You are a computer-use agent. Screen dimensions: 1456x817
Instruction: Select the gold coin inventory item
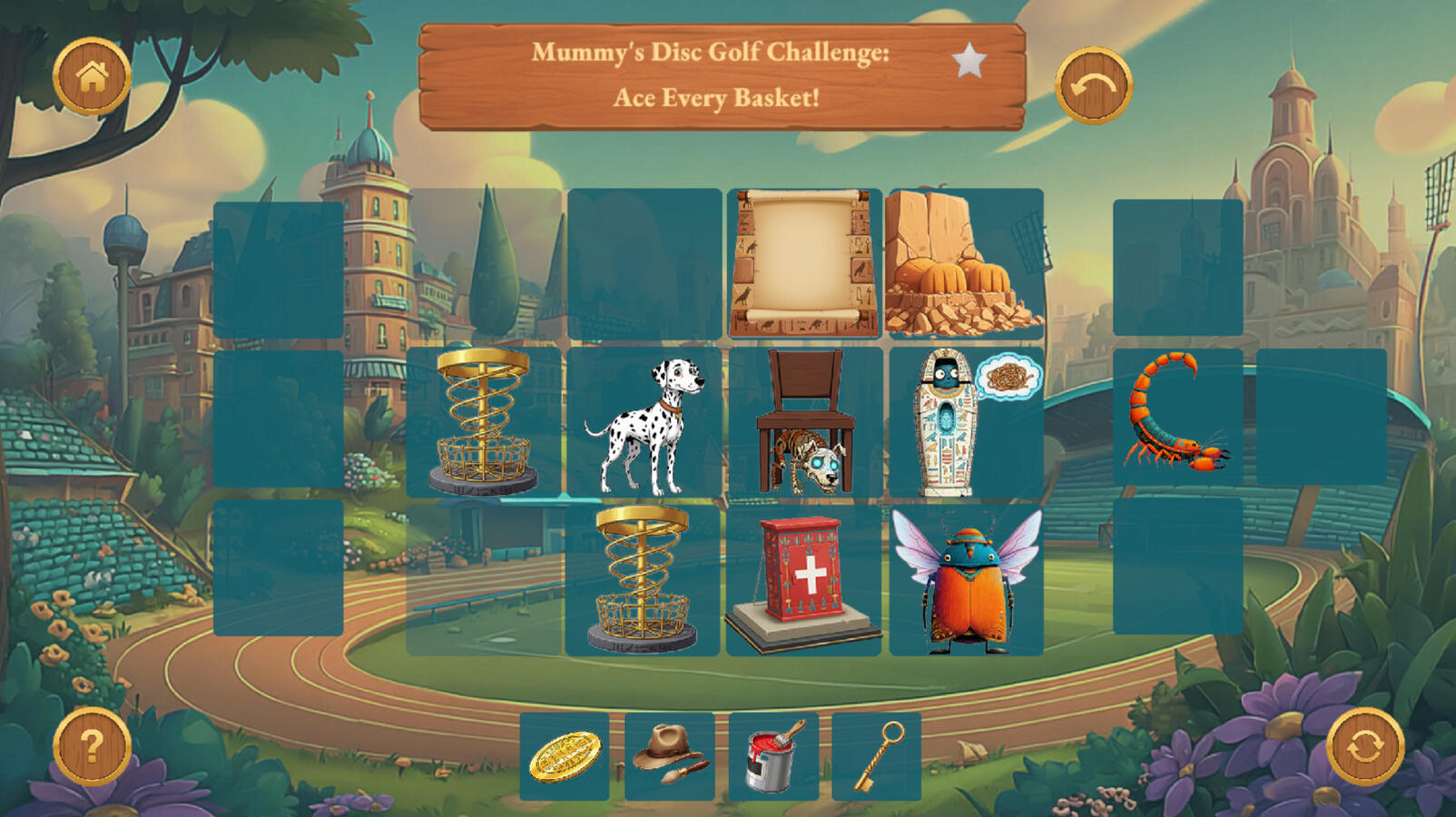pos(565,756)
